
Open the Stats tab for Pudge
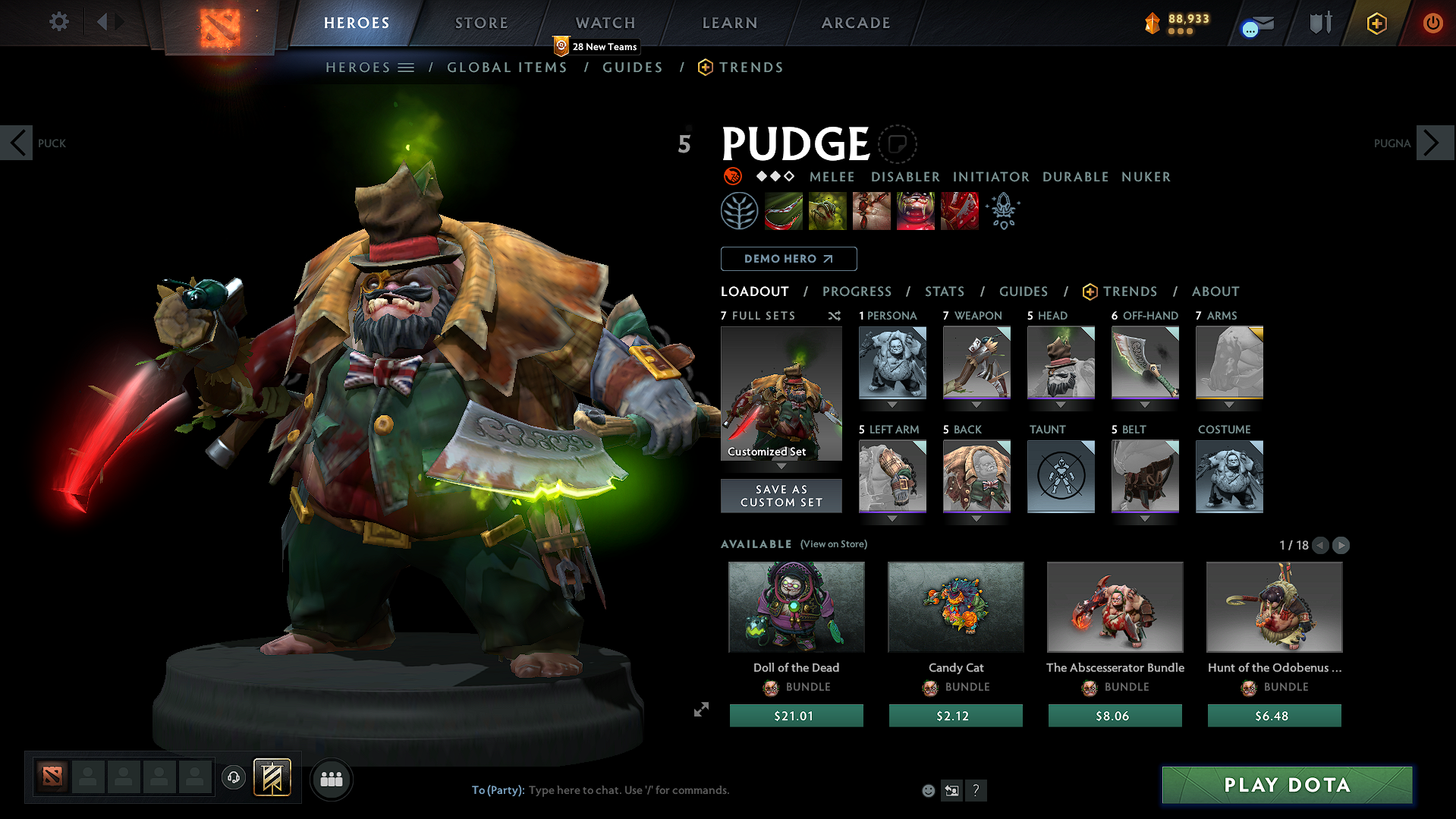[x=944, y=291]
